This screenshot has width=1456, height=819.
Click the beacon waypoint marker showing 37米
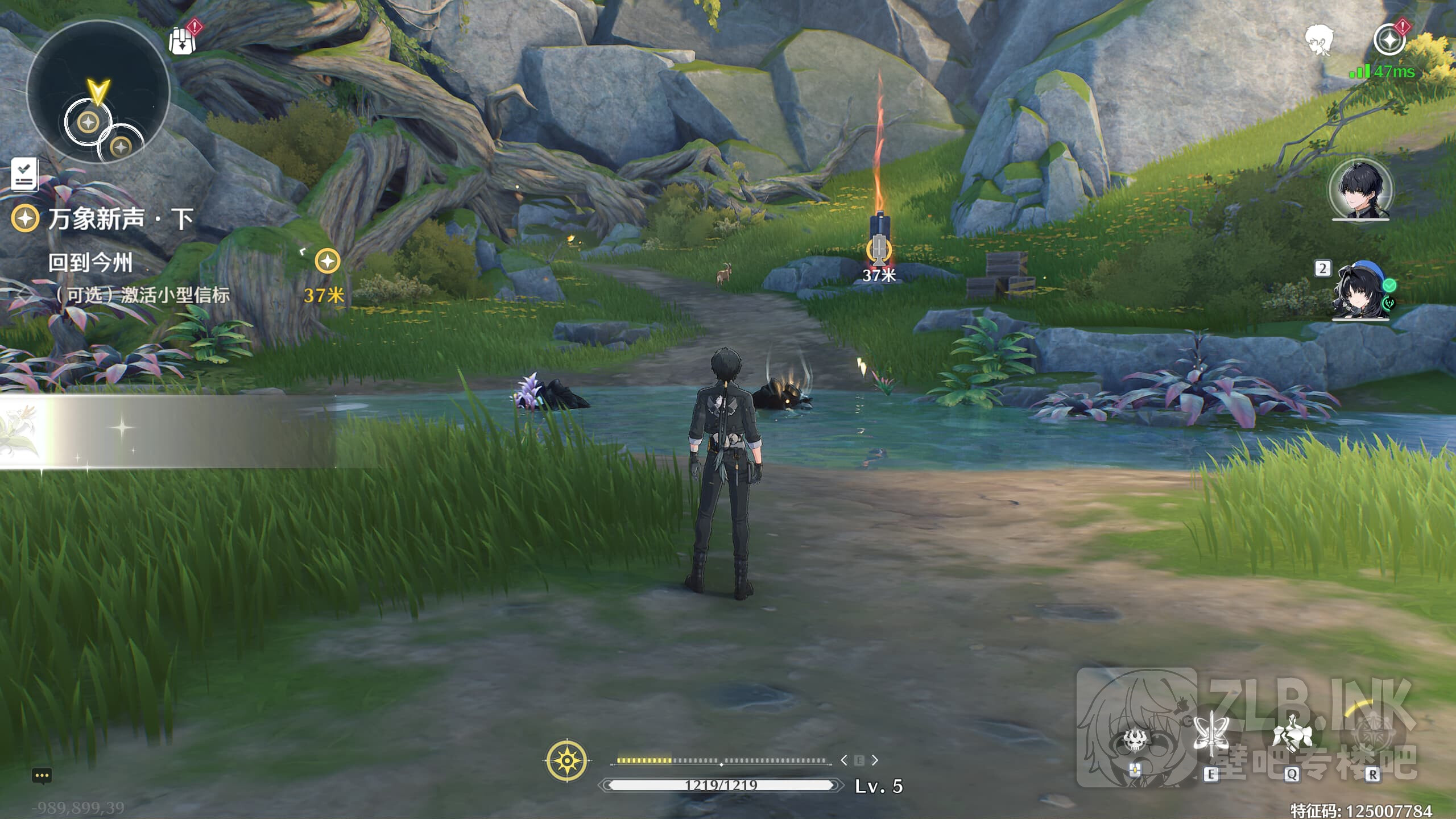[879, 251]
